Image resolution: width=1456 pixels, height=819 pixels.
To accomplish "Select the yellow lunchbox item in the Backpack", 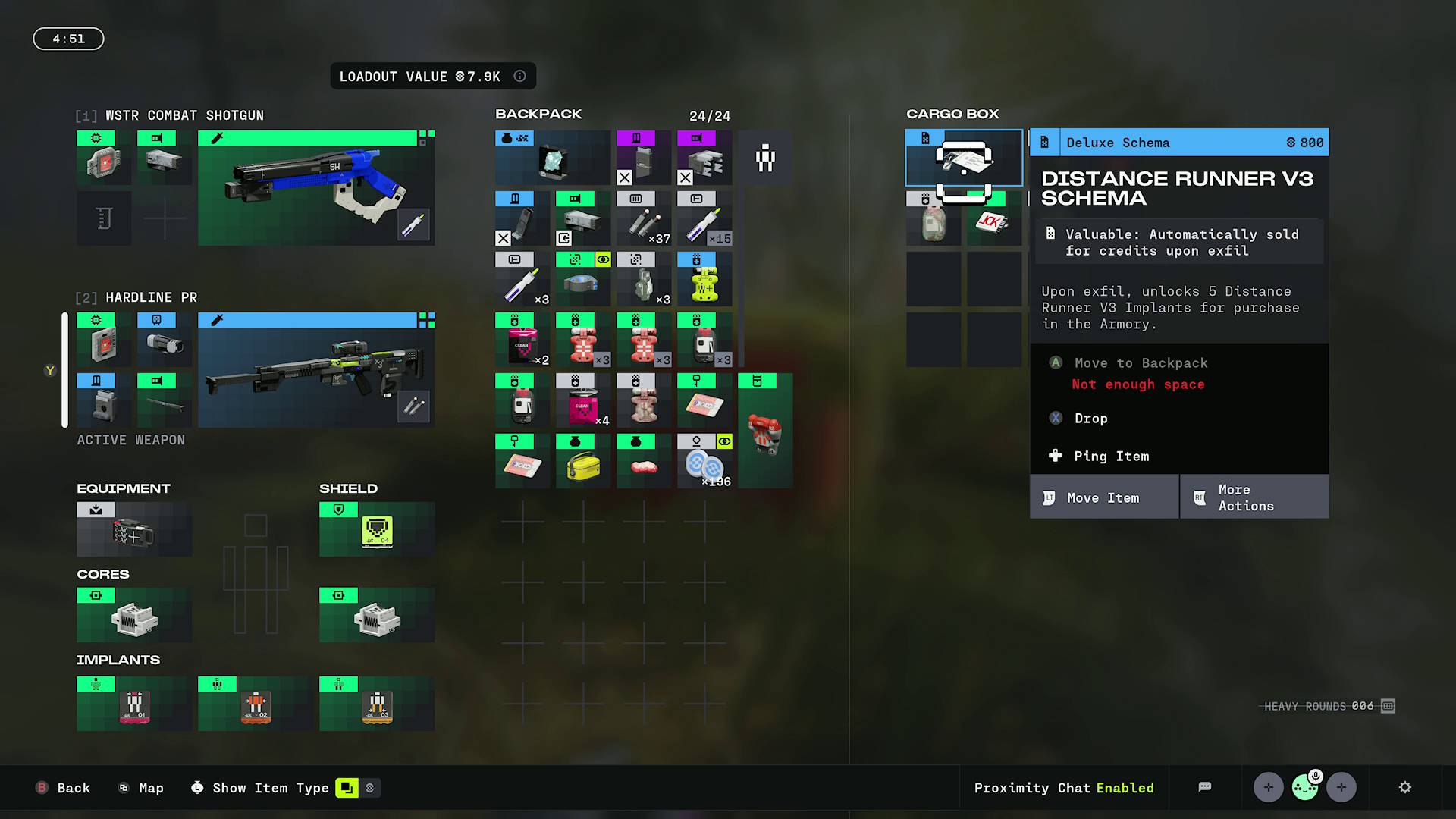I will pyautogui.click(x=582, y=461).
